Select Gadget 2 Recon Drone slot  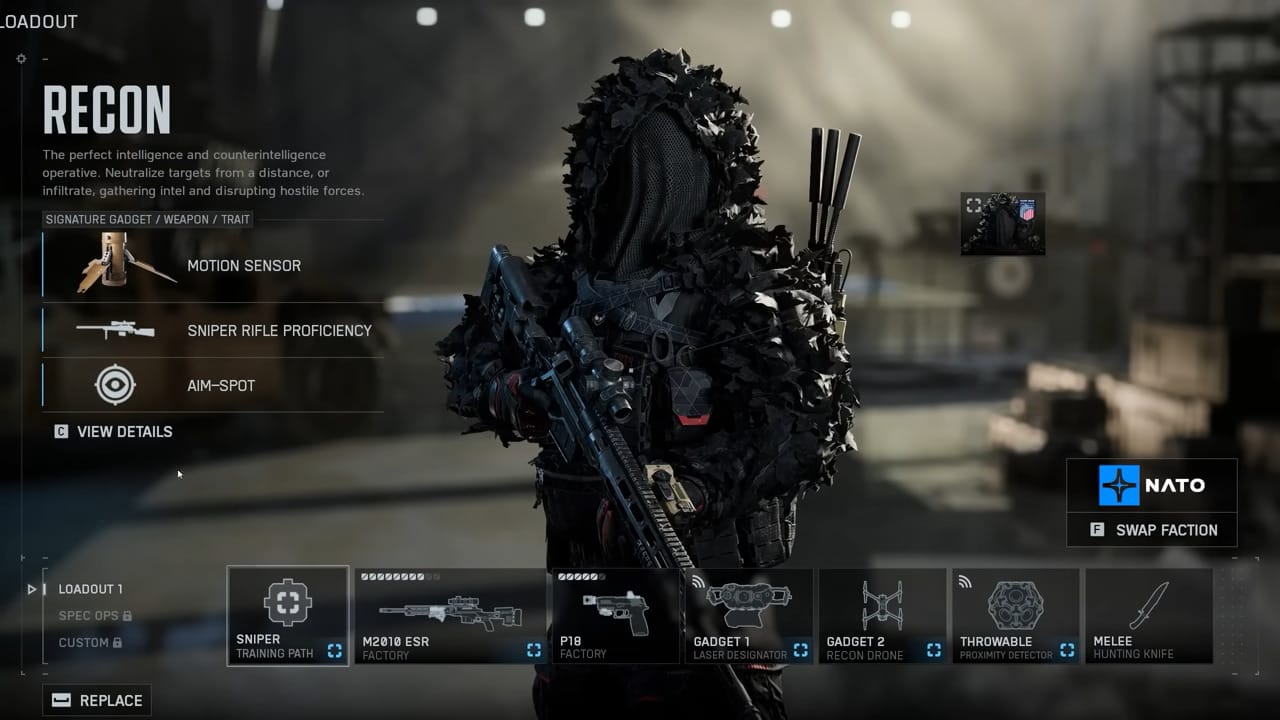pyautogui.click(x=882, y=616)
